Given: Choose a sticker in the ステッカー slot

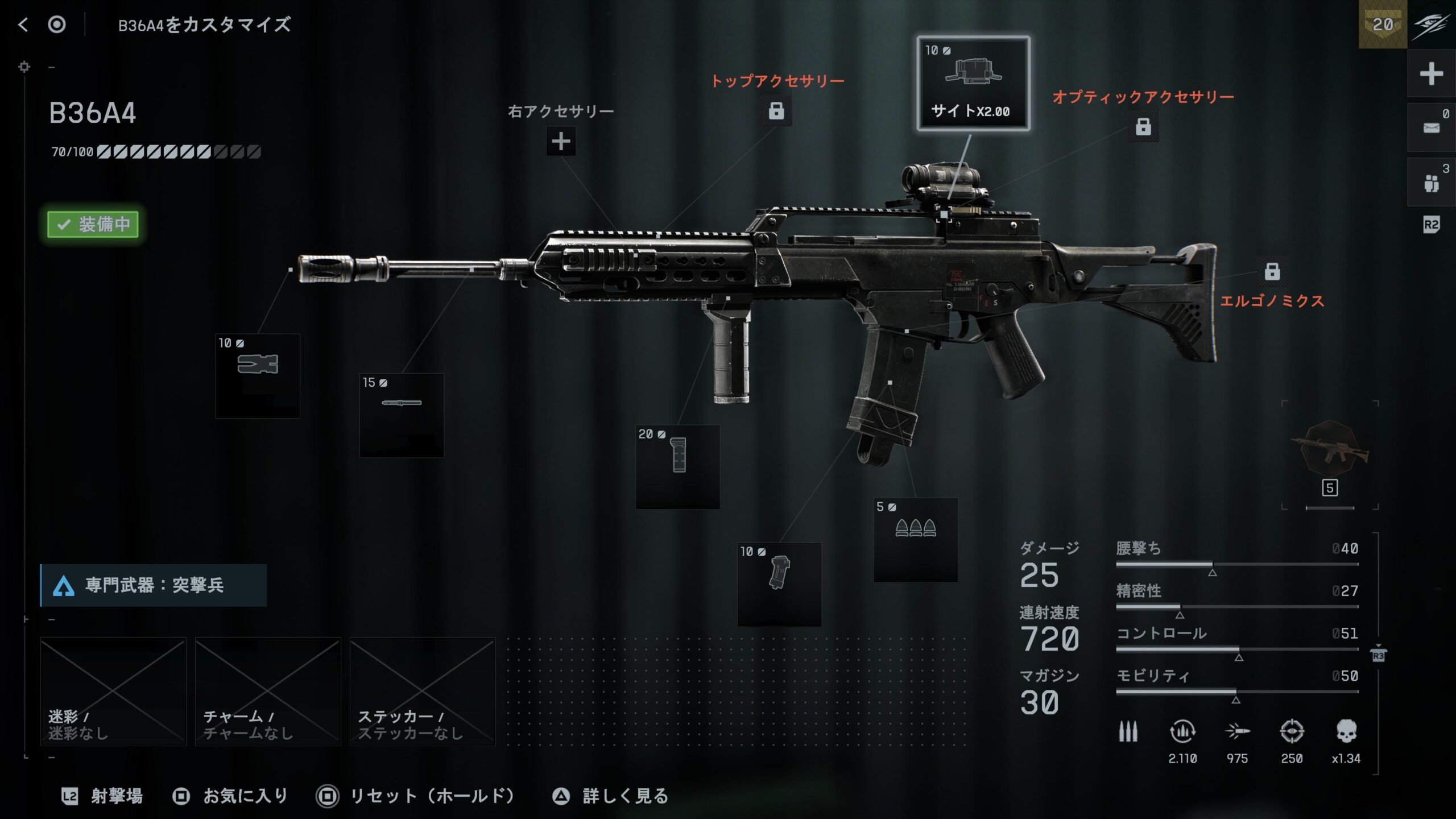Looking at the screenshot, I should point(423,691).
